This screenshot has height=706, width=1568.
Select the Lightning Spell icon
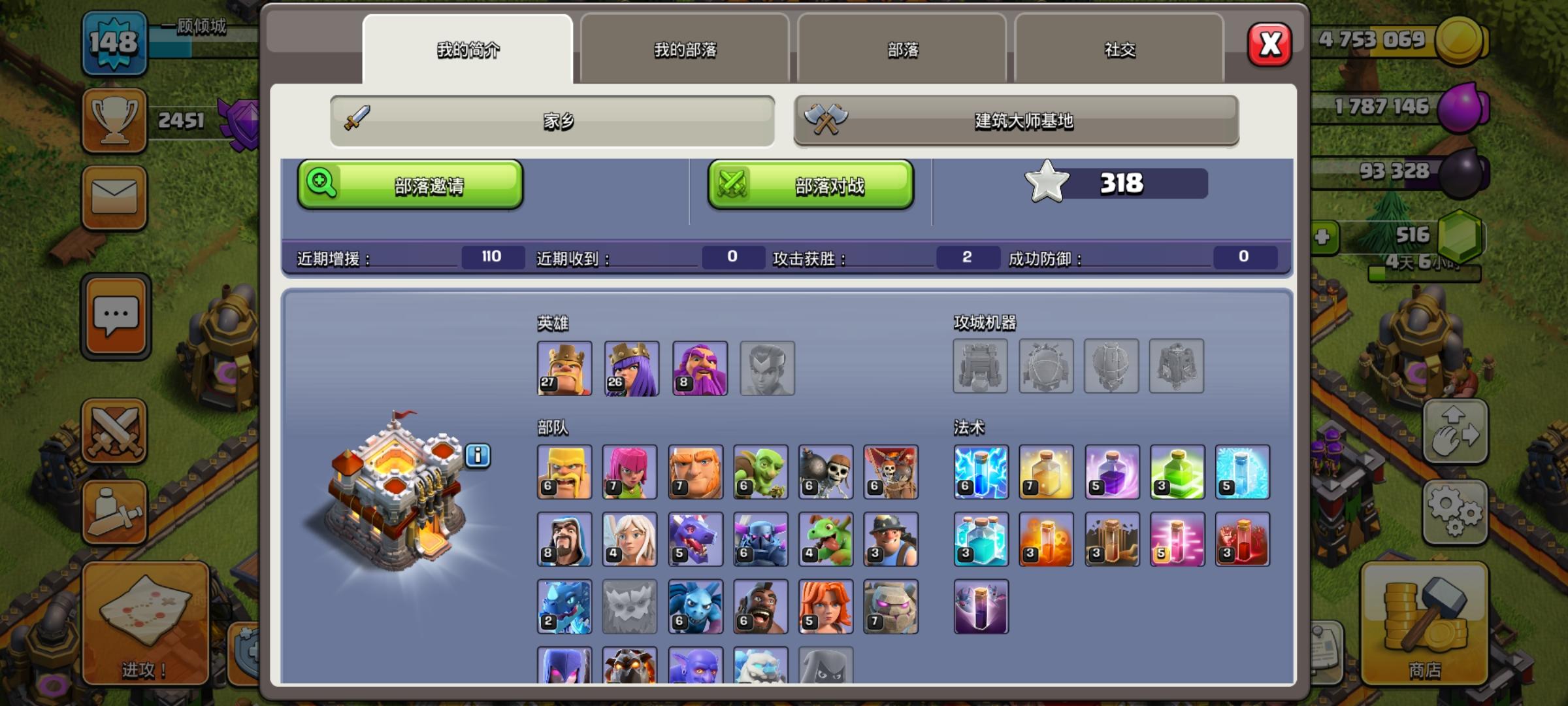981,472
